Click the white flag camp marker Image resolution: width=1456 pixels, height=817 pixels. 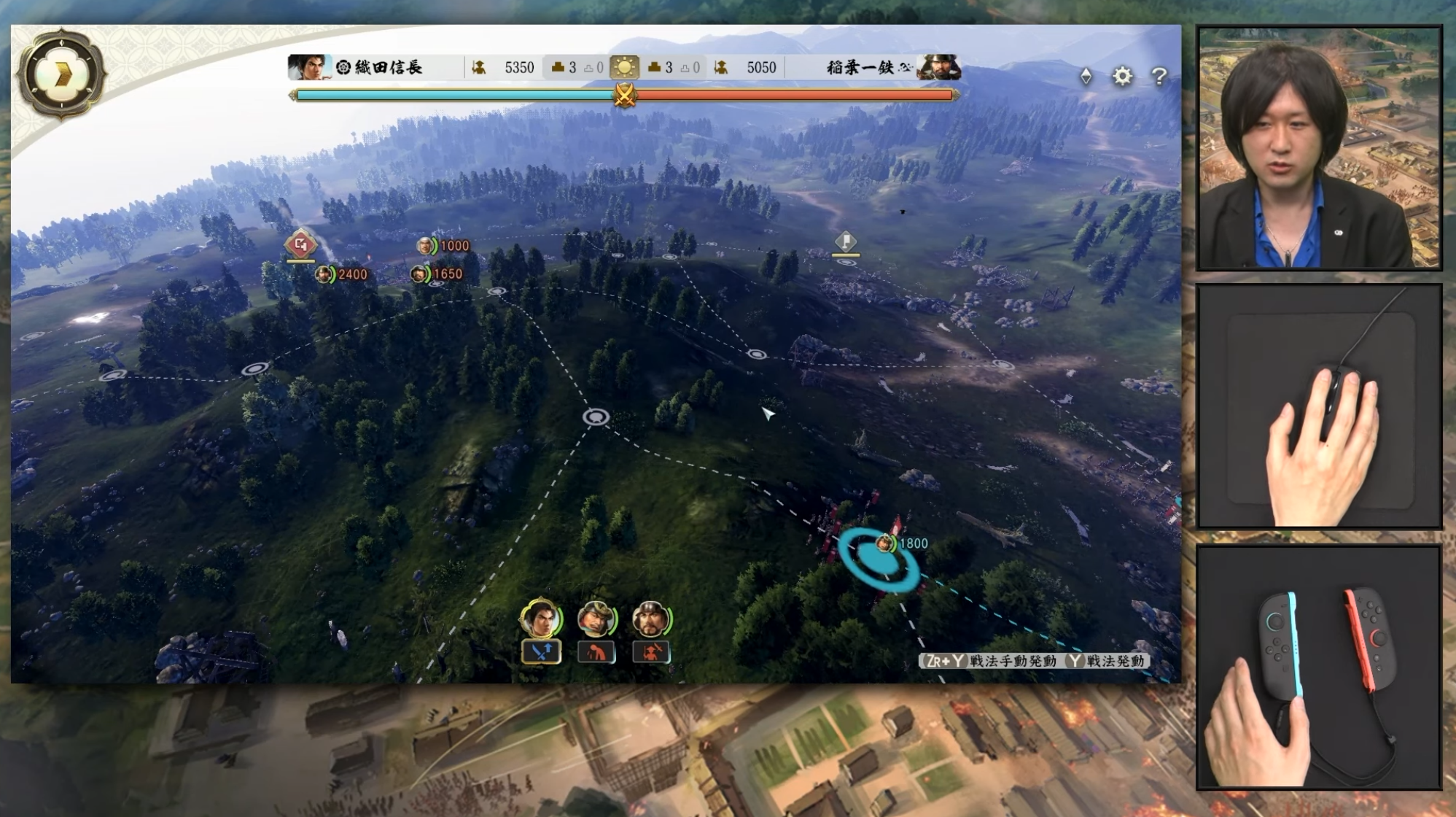(845, 241)
